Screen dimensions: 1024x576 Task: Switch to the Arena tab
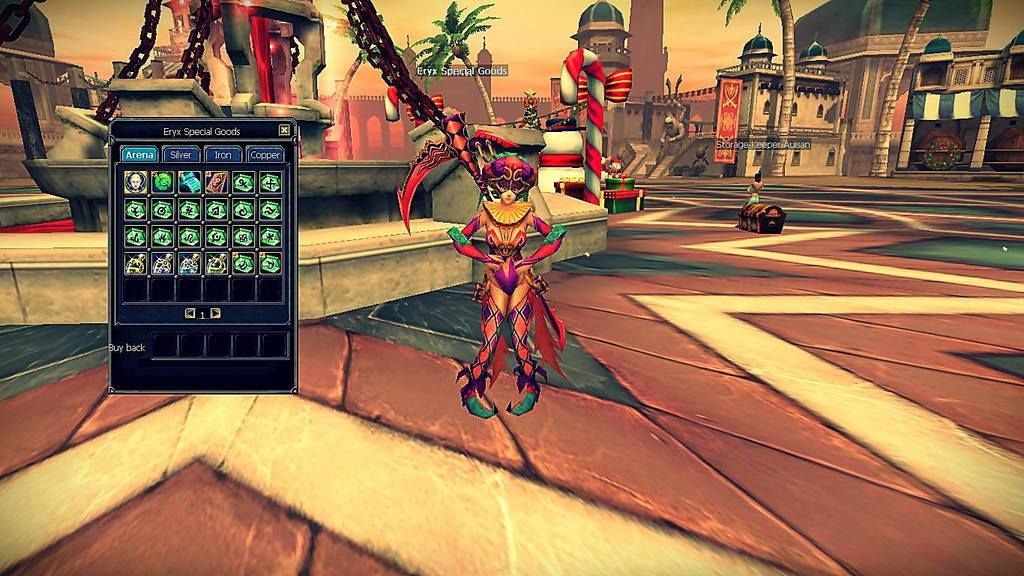pos(139,155)
